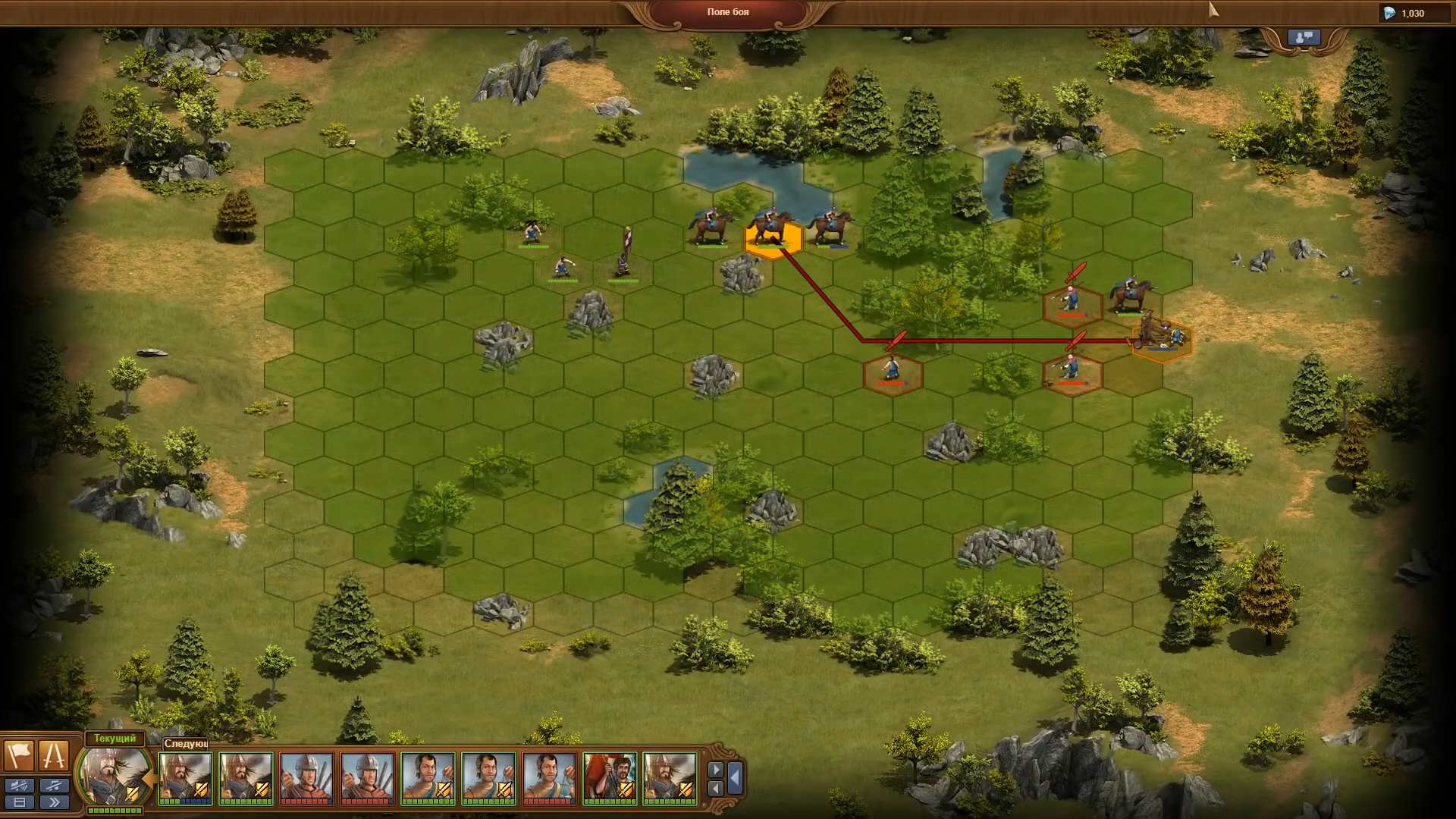Click the white flag surrender button
Screen dimensions: 1456x819
19,755
